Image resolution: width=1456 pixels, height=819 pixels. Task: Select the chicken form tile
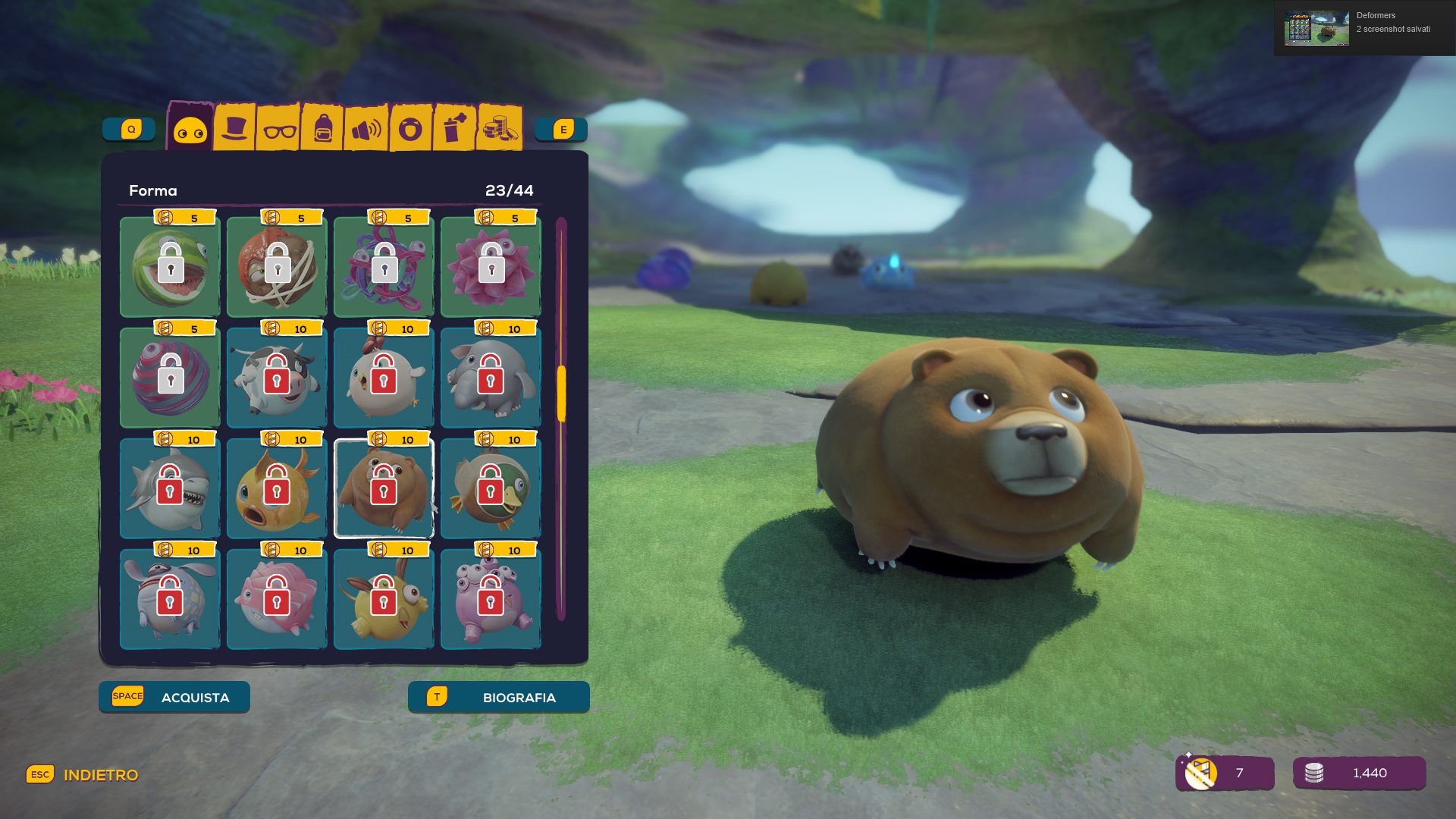384,378
